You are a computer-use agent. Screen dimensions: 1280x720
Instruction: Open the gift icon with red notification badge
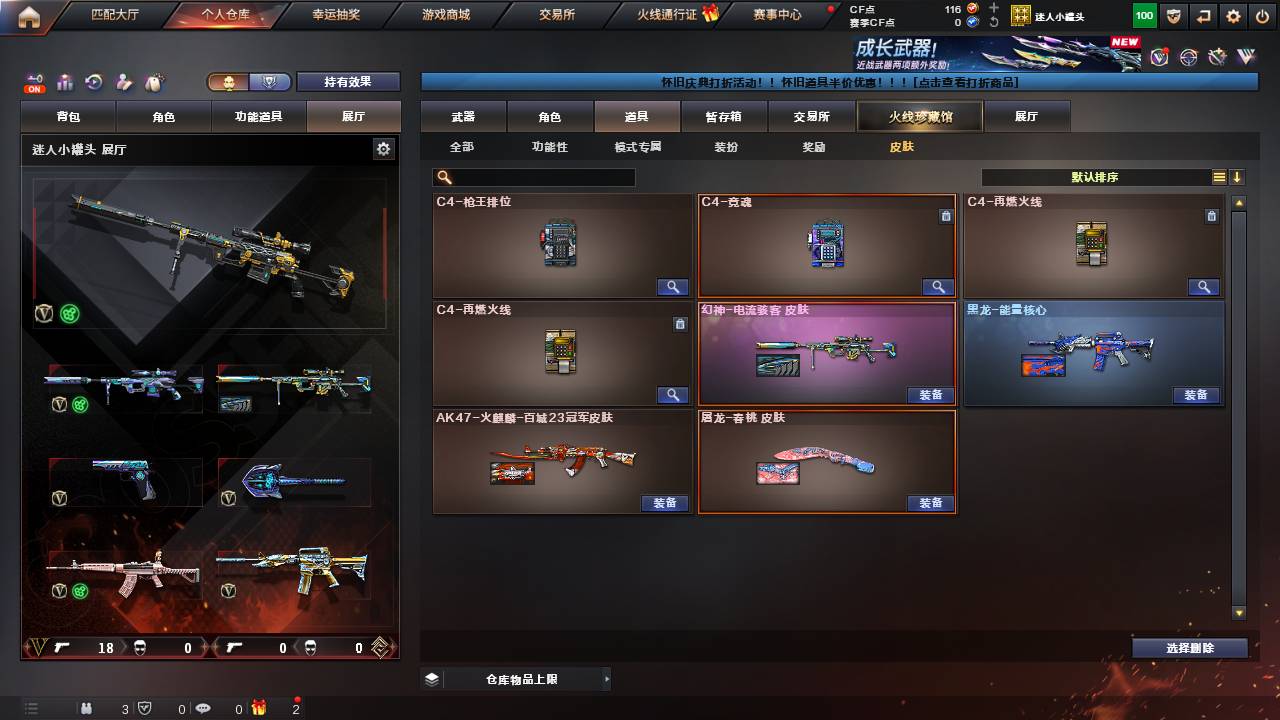pos(260,709)
